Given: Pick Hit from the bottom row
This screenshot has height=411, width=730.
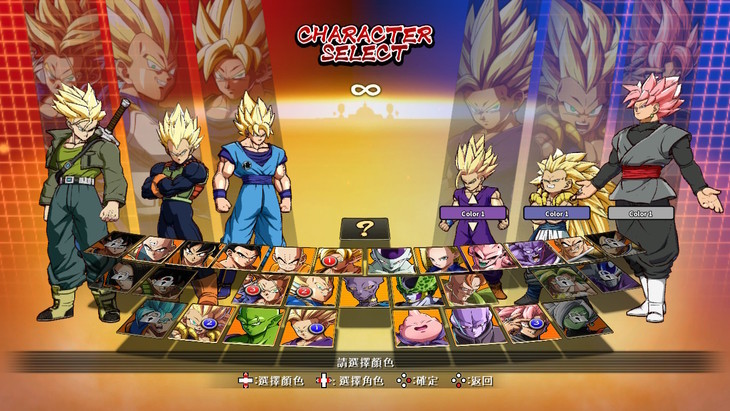Looking at the screenshot, I should click(x=466, y=323).
